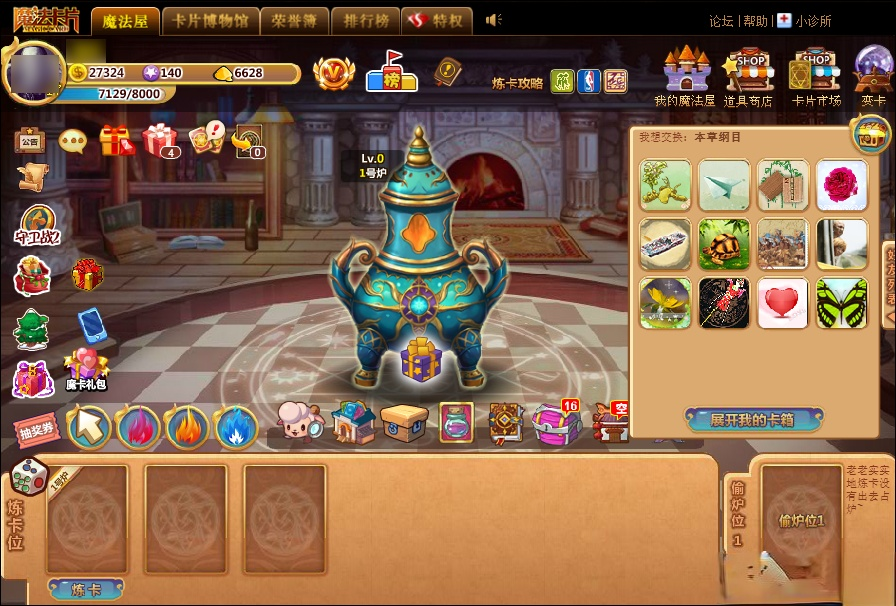Pick the green butterfly card
Viewport: 896px width, 606px height.
(x=841, y=303)
